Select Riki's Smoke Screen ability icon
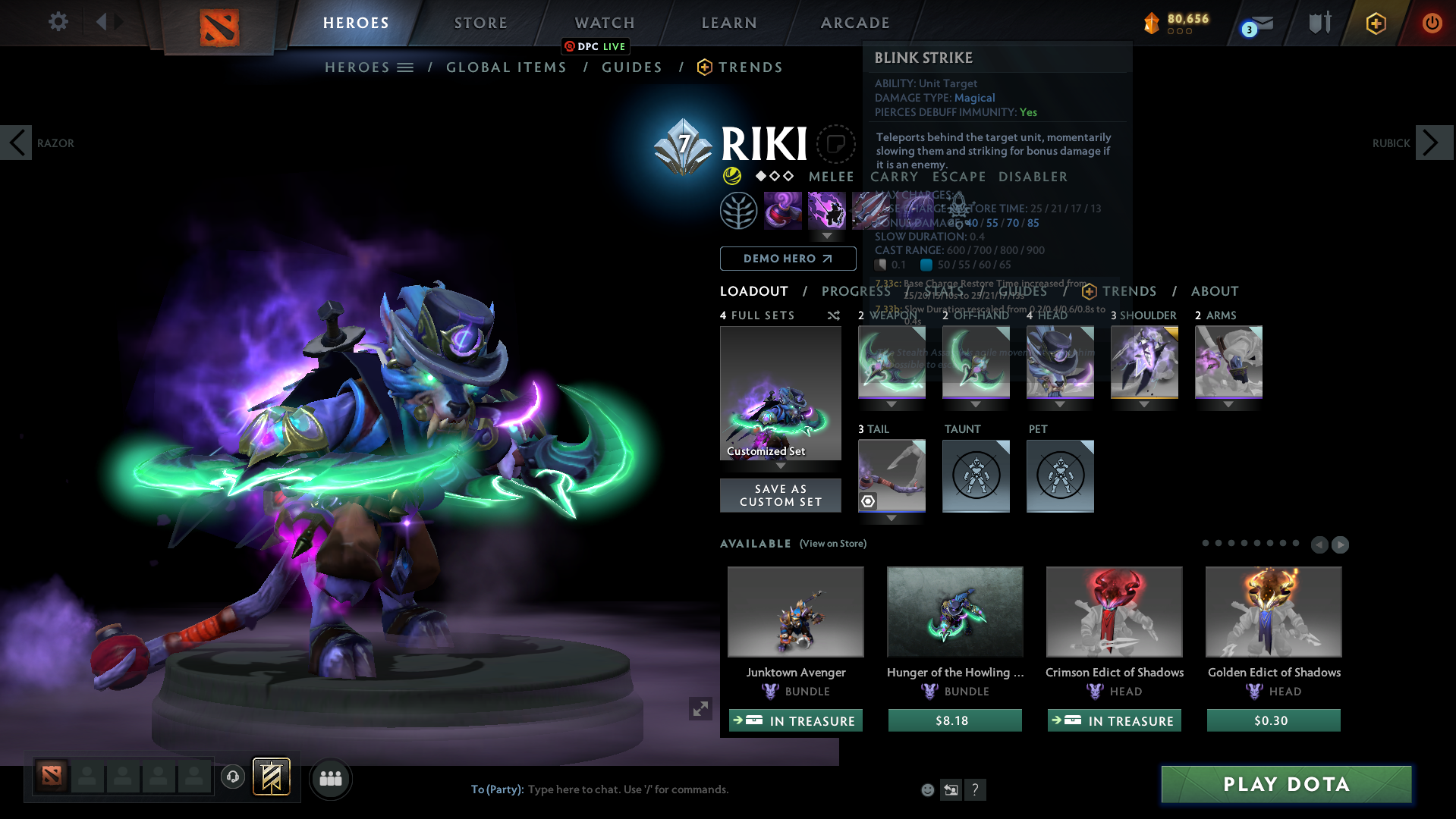 click(x=783, y=210)
